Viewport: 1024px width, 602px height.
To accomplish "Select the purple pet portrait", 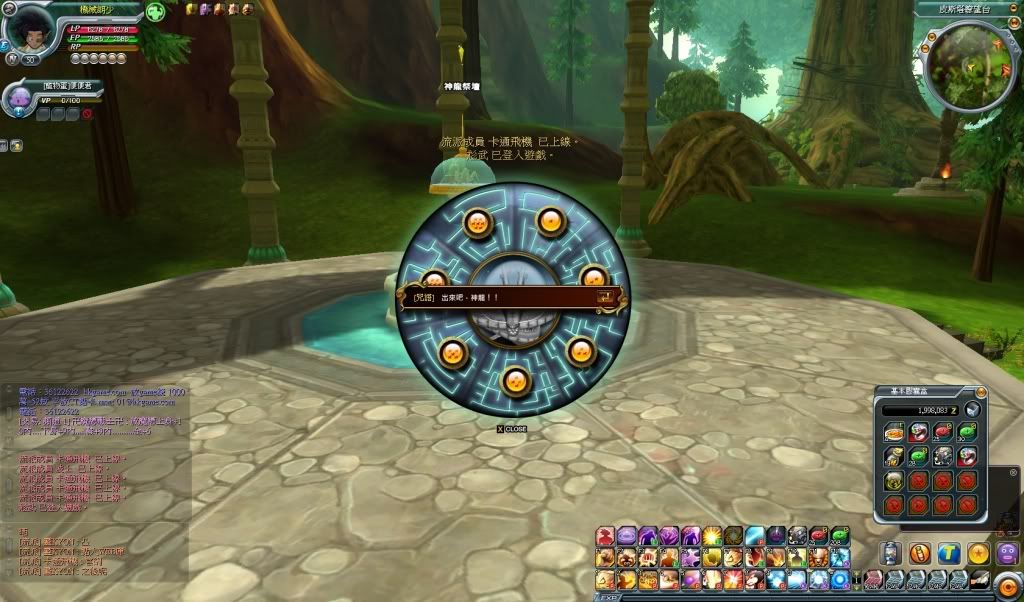I will [19, 98].
